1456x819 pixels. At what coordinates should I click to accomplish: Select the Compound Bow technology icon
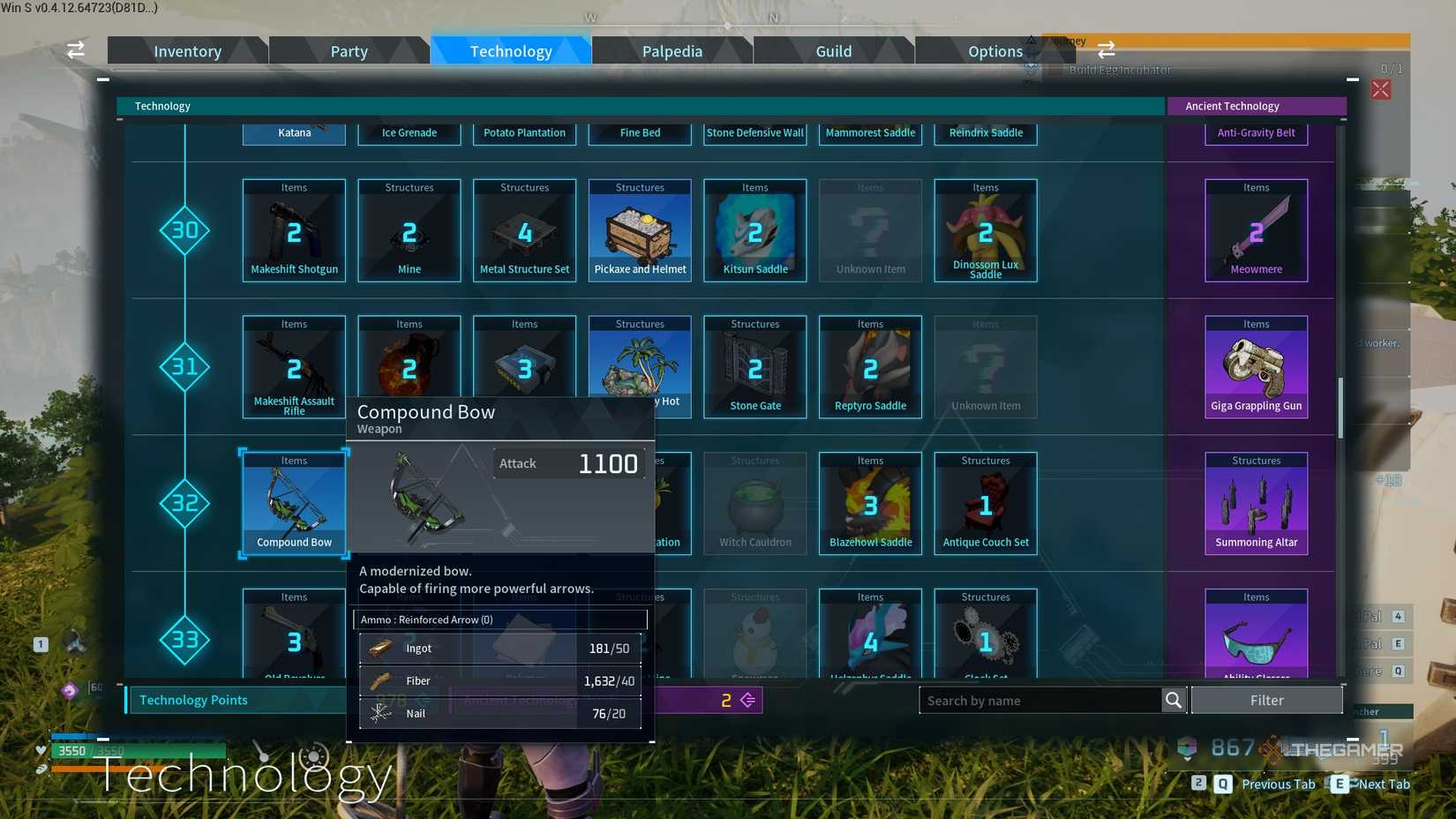point(293,503)
